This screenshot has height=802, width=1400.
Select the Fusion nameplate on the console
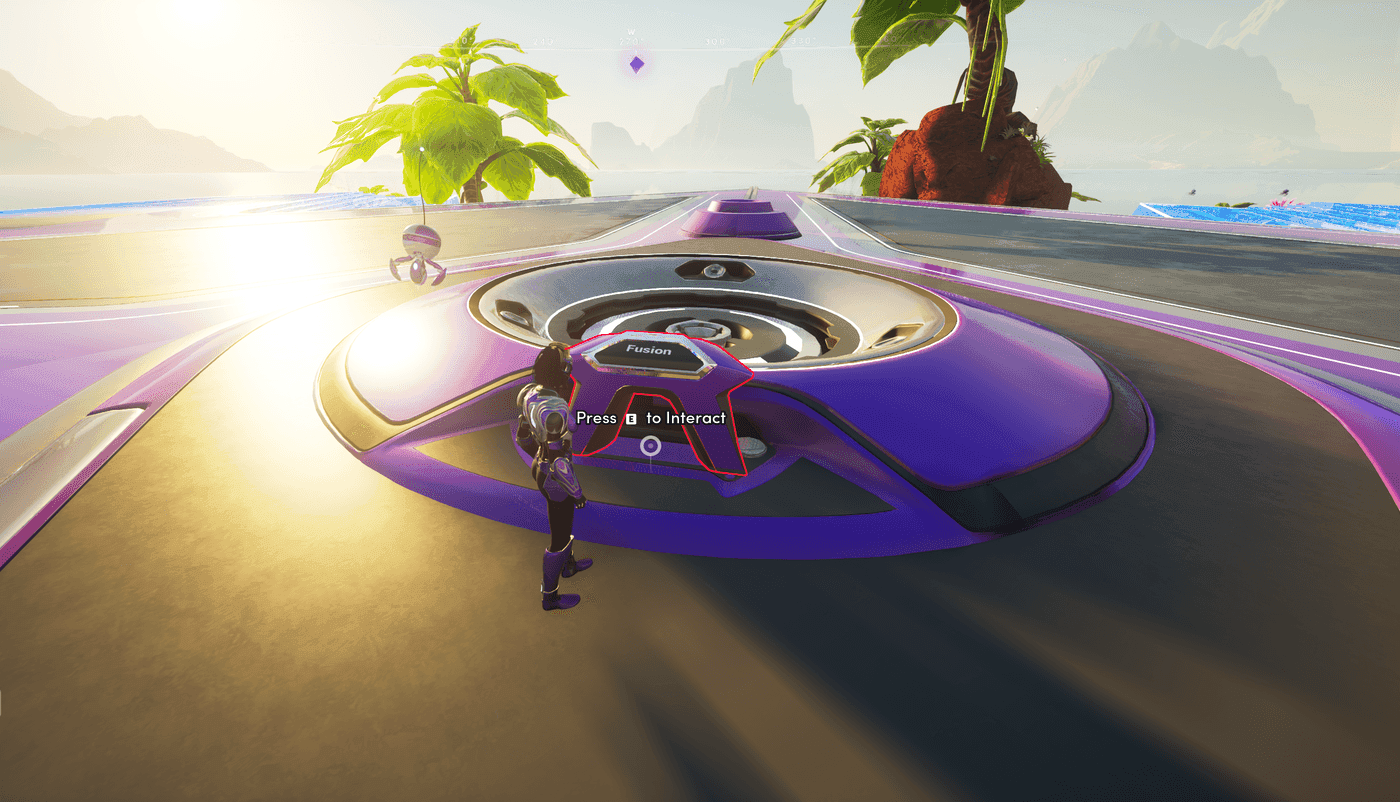649,350
